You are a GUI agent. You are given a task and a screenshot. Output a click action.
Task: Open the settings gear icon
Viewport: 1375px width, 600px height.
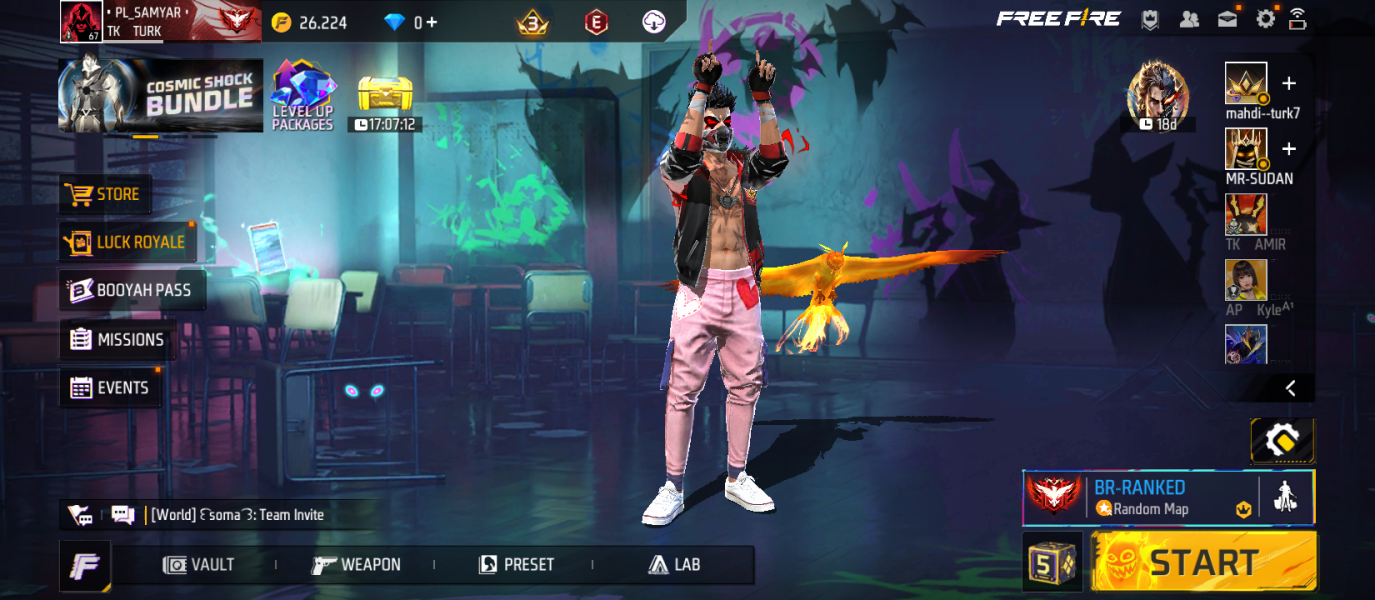[1266, 18]
